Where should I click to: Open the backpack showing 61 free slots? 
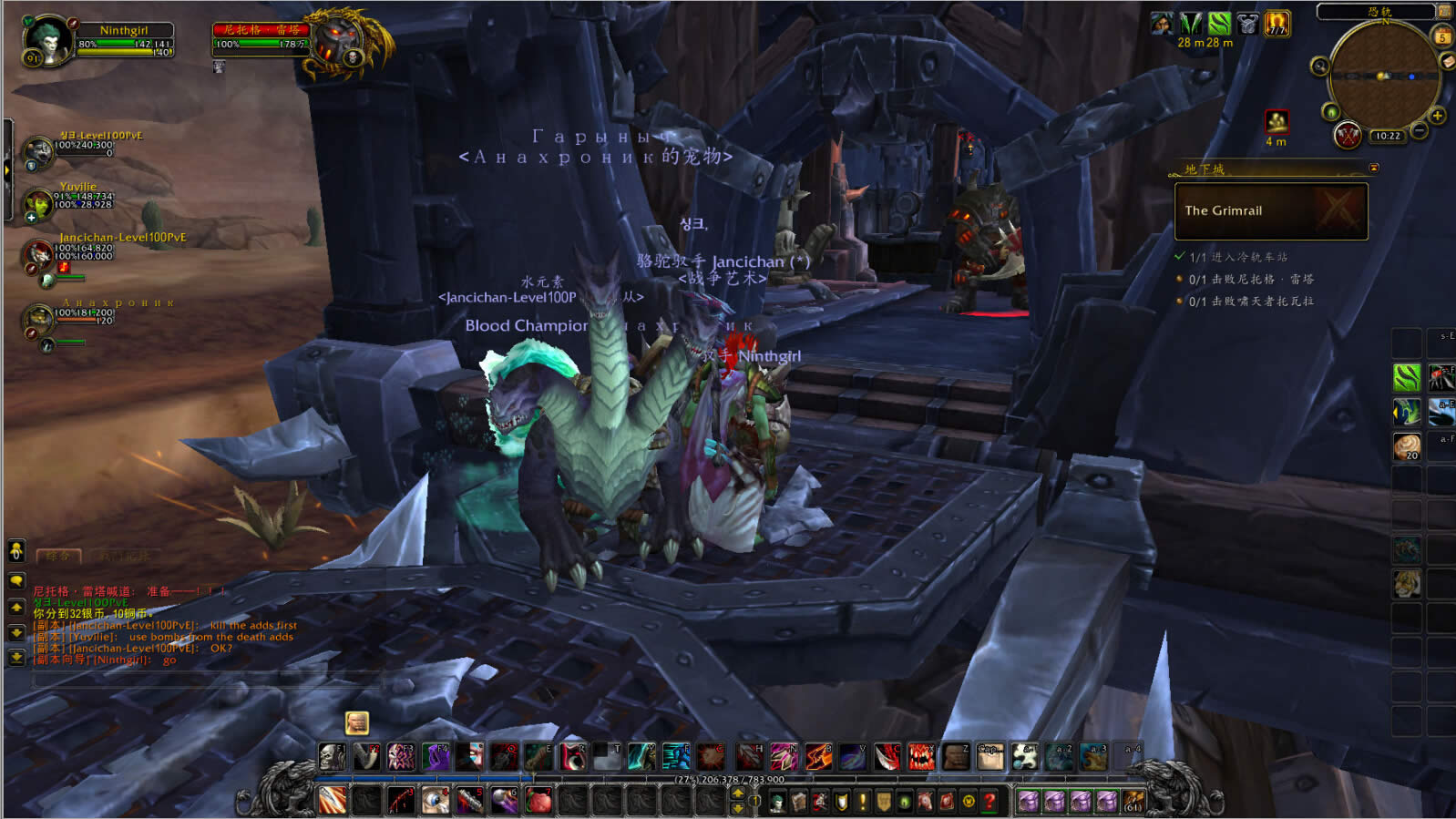(1133, 802)
